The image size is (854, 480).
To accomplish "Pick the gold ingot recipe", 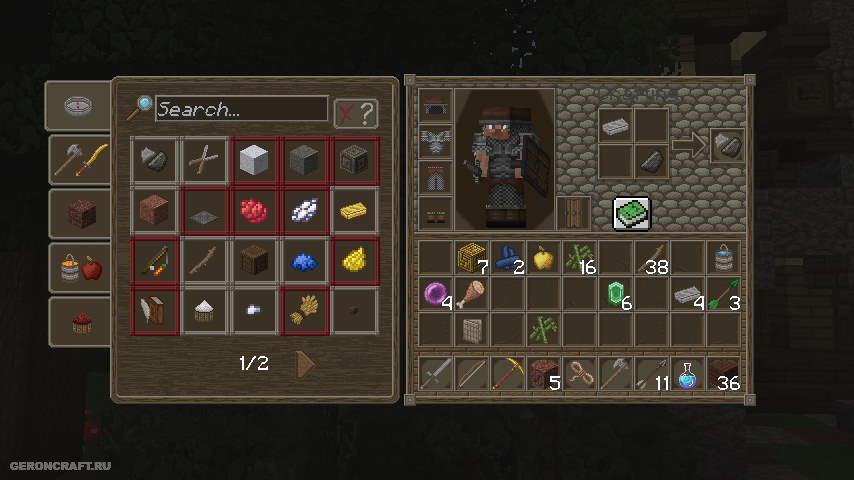I will 355,210.
